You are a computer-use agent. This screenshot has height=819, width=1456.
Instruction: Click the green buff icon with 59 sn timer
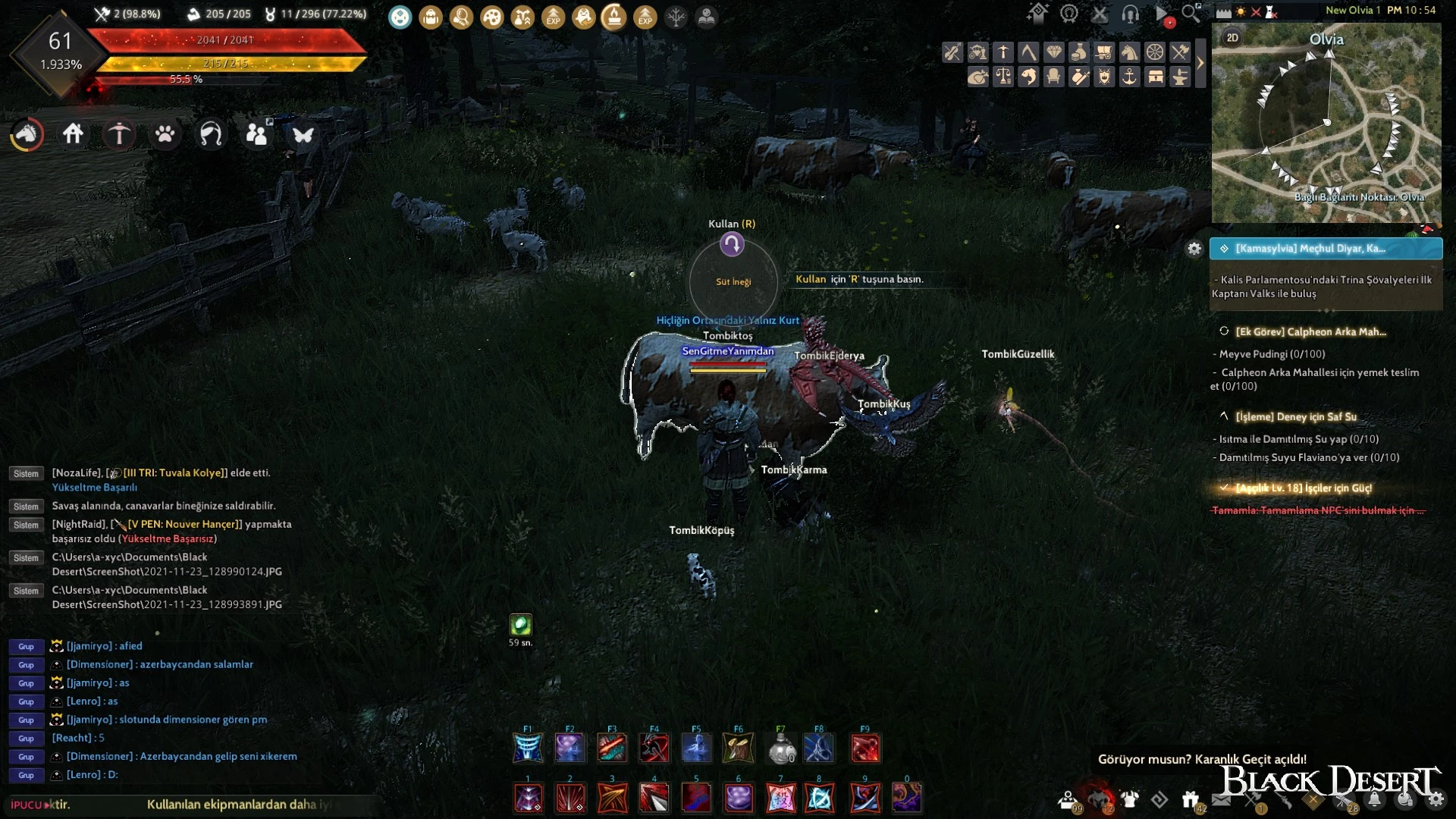tap(520, 625)
